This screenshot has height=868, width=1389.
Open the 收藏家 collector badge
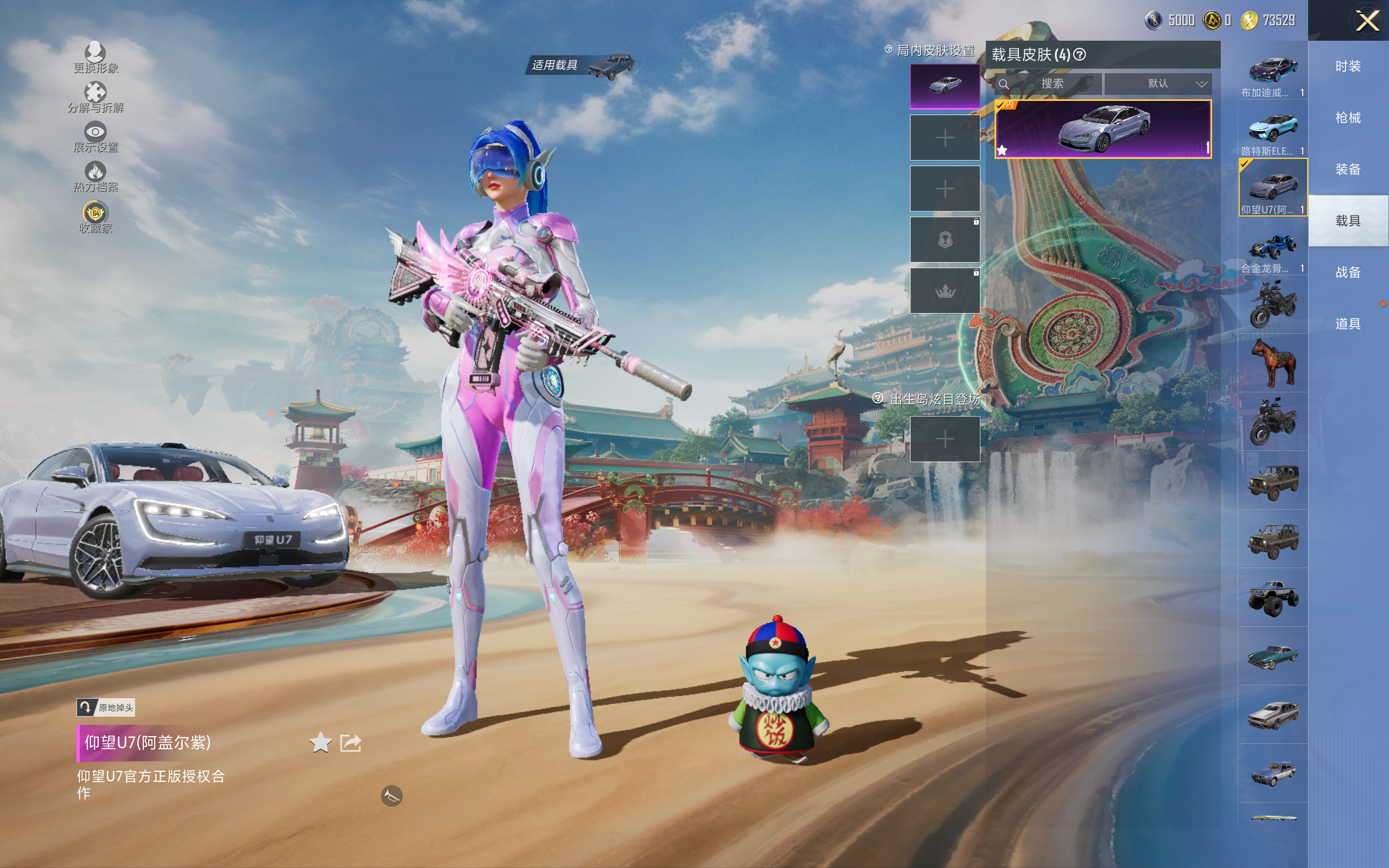(95, 217)
